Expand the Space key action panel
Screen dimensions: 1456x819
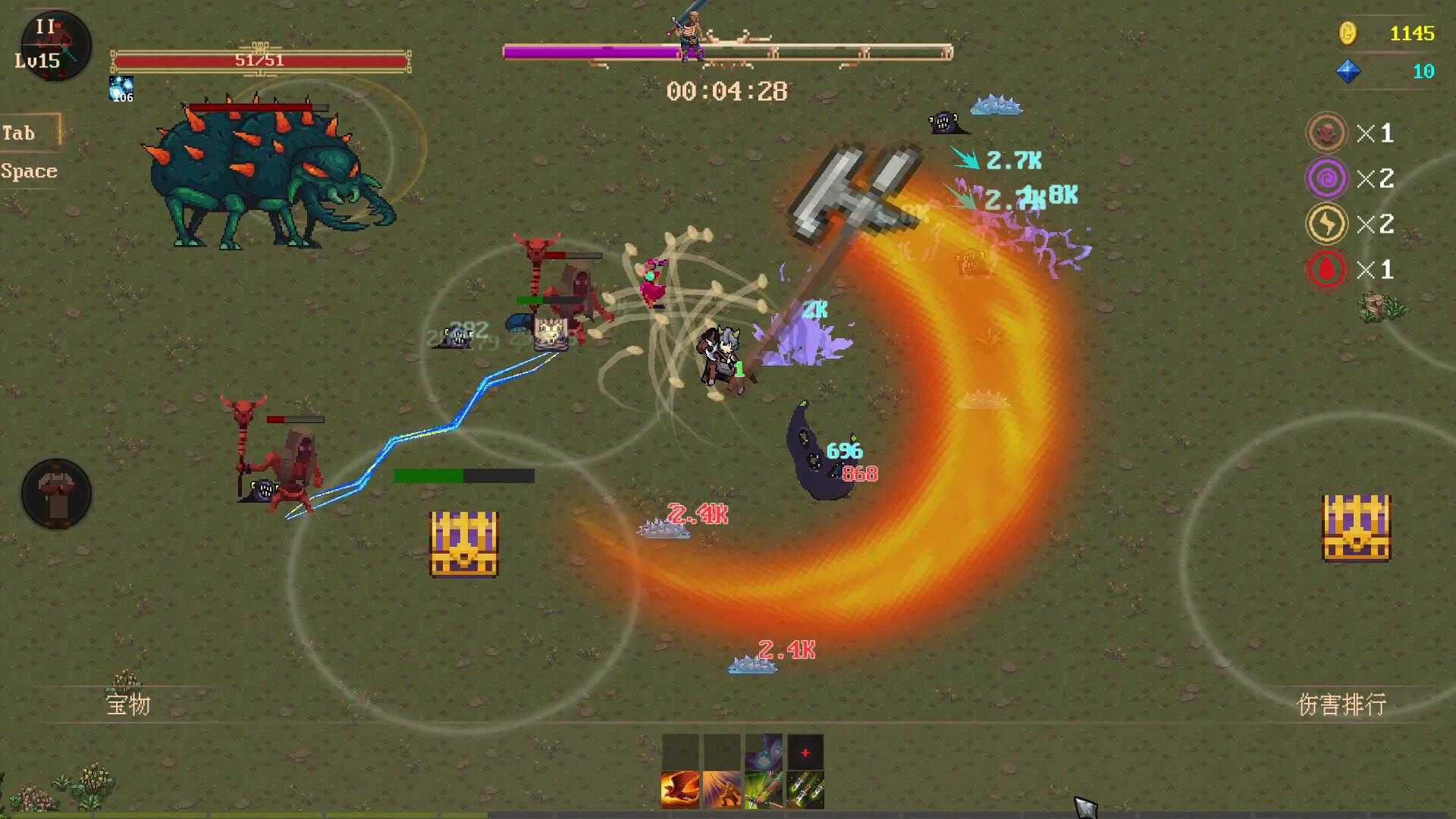[x=29, y=171]
